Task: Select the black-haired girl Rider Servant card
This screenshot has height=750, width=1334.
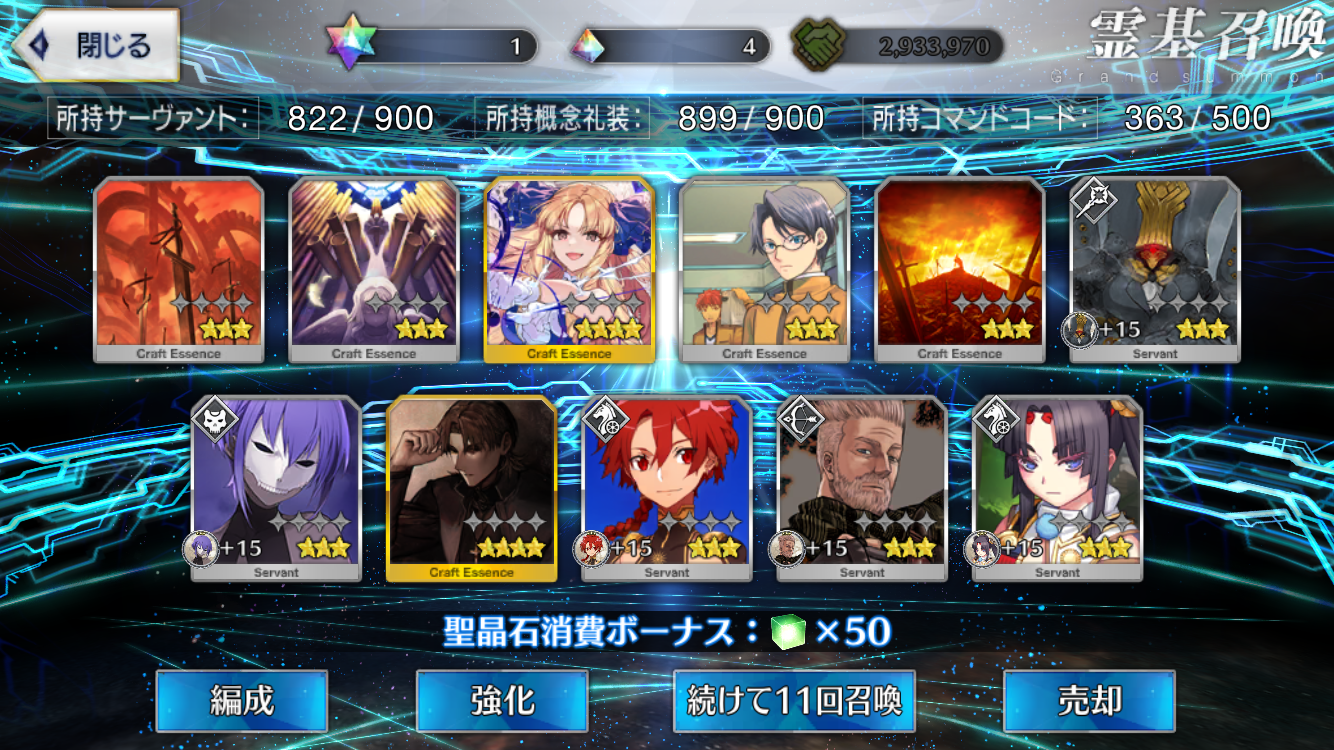Action: click(x=1057, y=487)
